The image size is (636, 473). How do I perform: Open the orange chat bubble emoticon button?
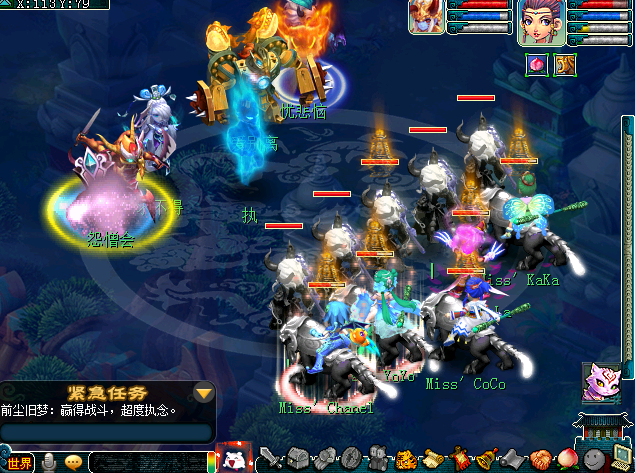click(x=73, y=462)
